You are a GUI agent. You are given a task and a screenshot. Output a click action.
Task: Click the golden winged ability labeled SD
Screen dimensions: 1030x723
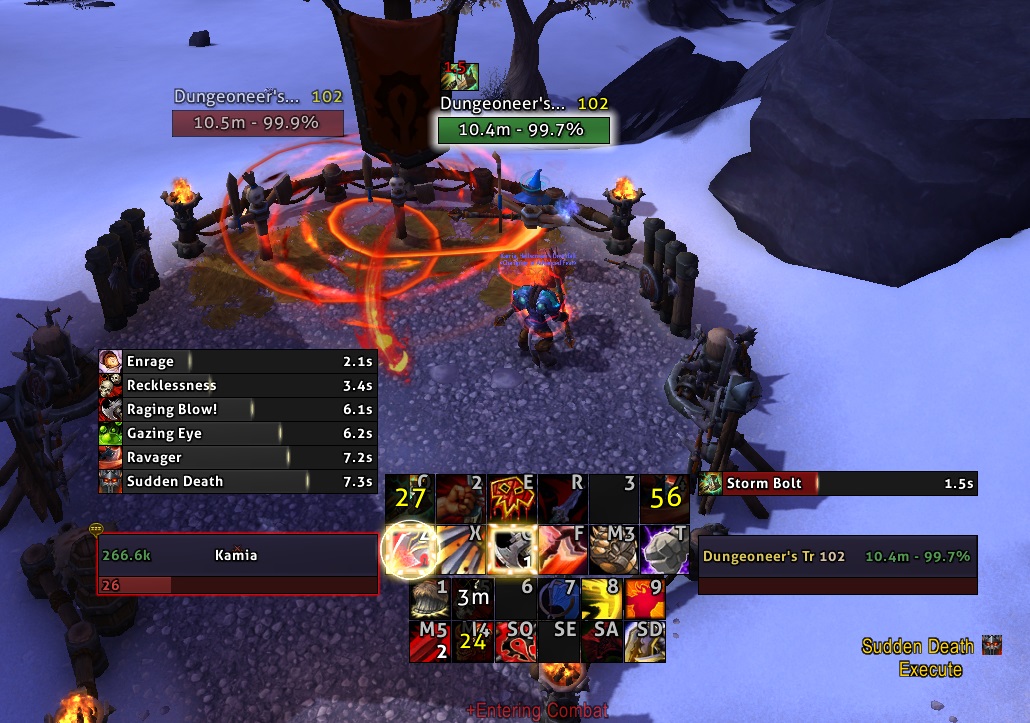[644, 641]
